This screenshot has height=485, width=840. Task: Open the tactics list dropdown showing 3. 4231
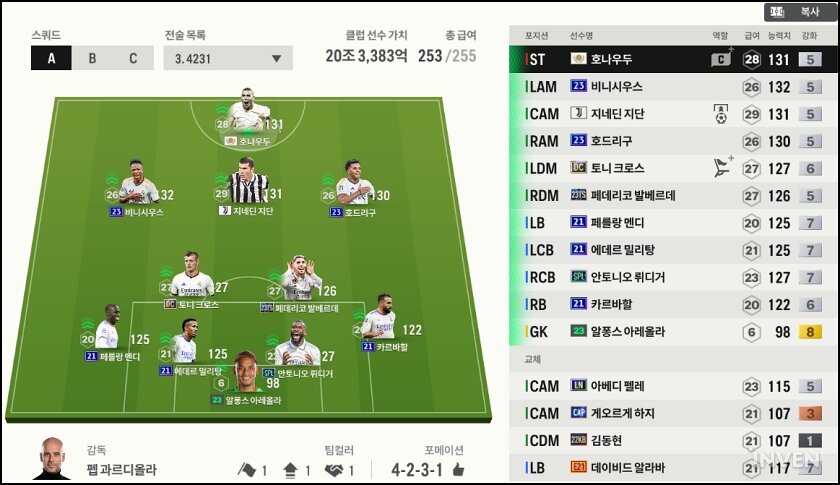[228, 57]
